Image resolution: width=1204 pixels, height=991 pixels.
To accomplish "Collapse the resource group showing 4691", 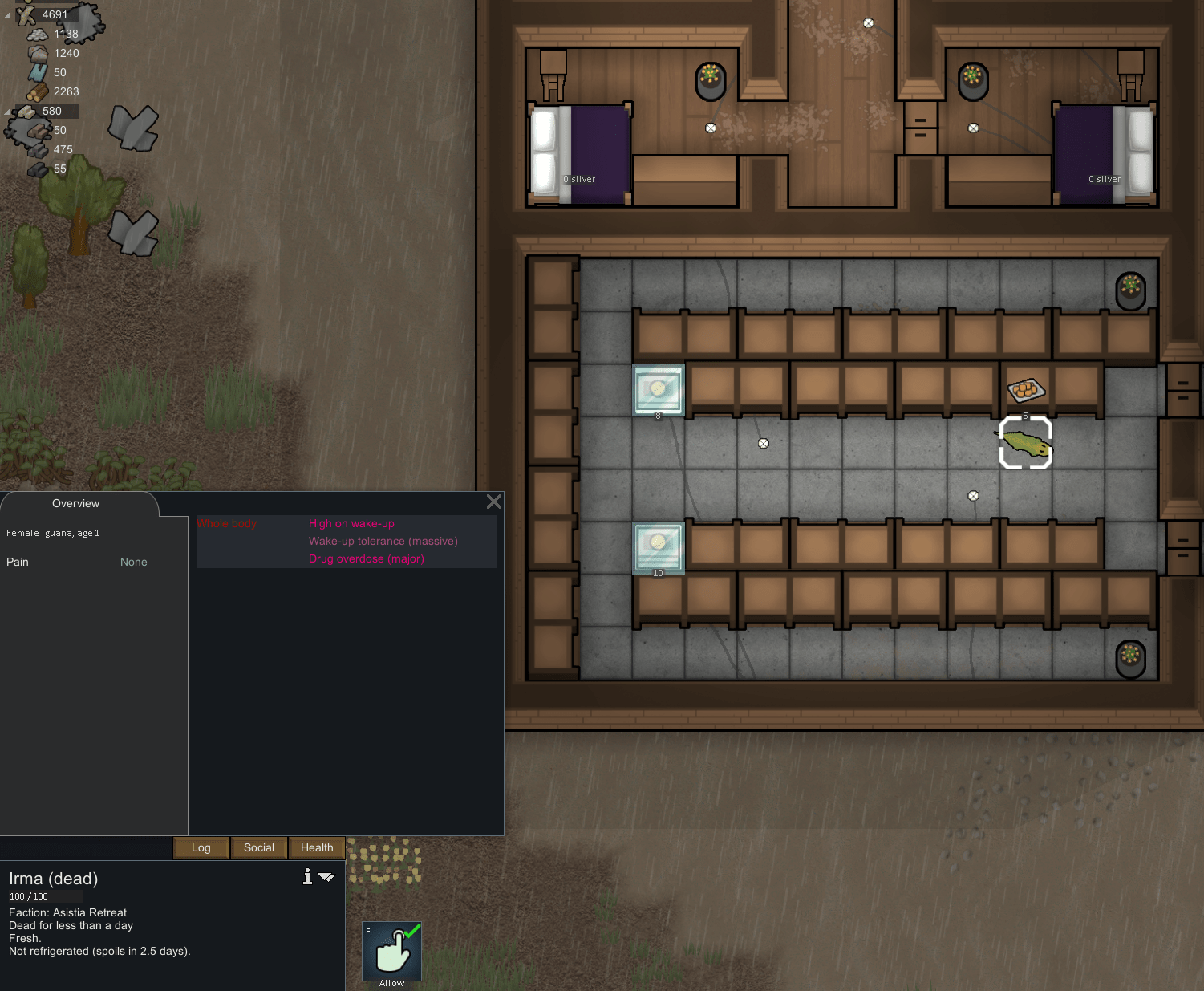I will pos(6,14).
